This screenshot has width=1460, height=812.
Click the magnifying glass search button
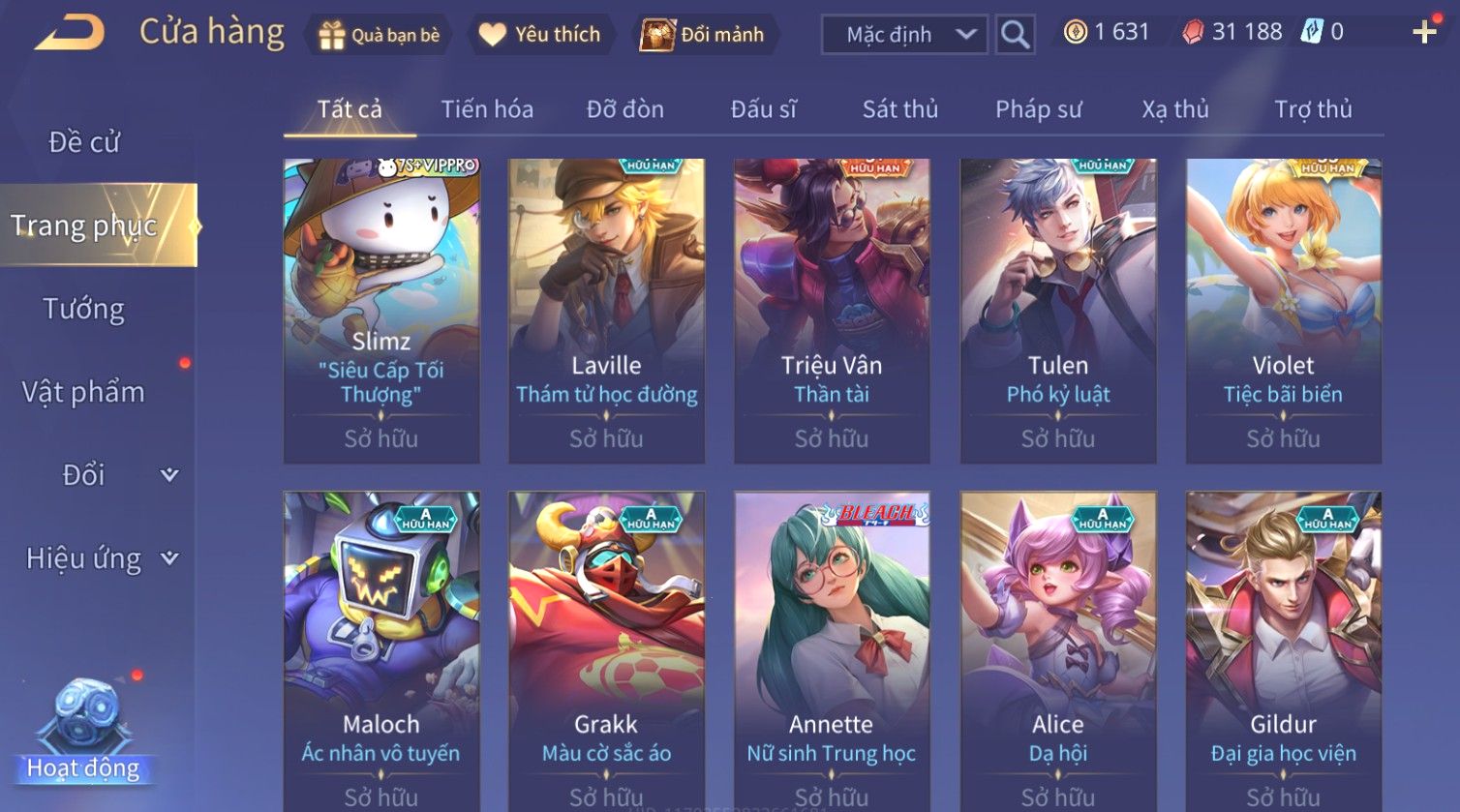click(1015, 35)
